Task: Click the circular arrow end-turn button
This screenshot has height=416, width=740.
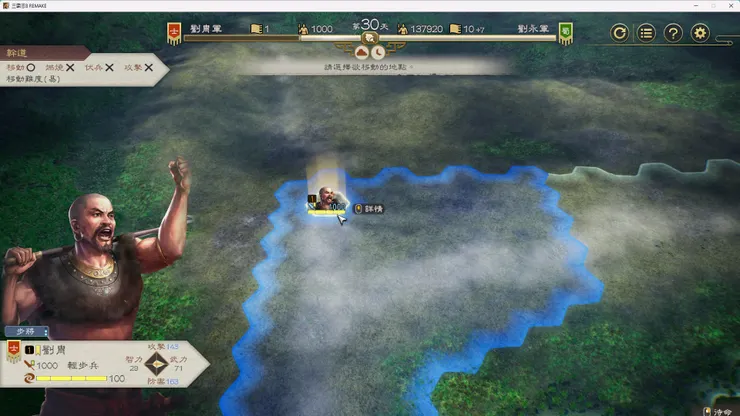Action: tap(620, 33)
